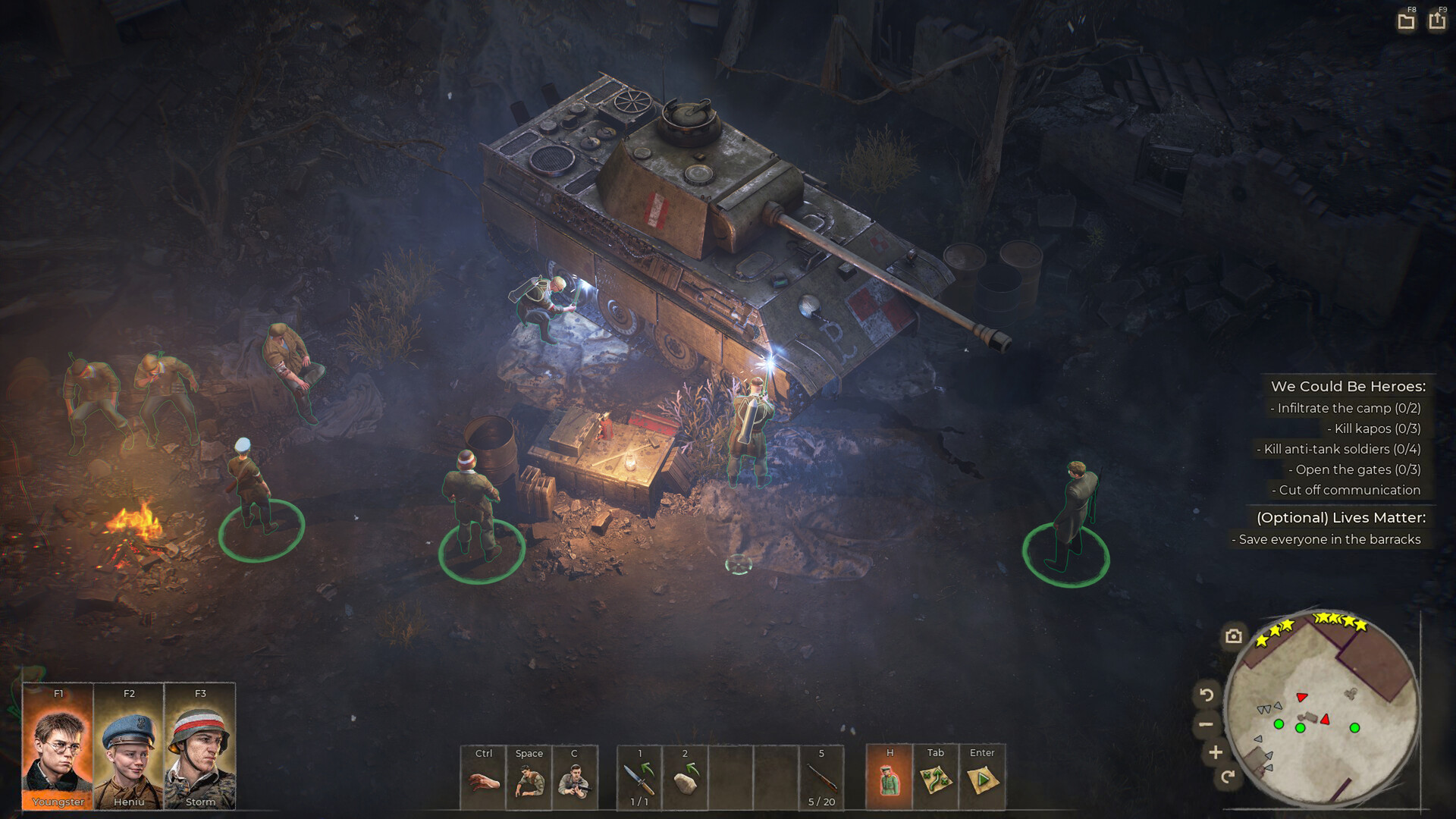Equip the rifle in slot five
Screen dimensions: 1456x819
[821, 779]
